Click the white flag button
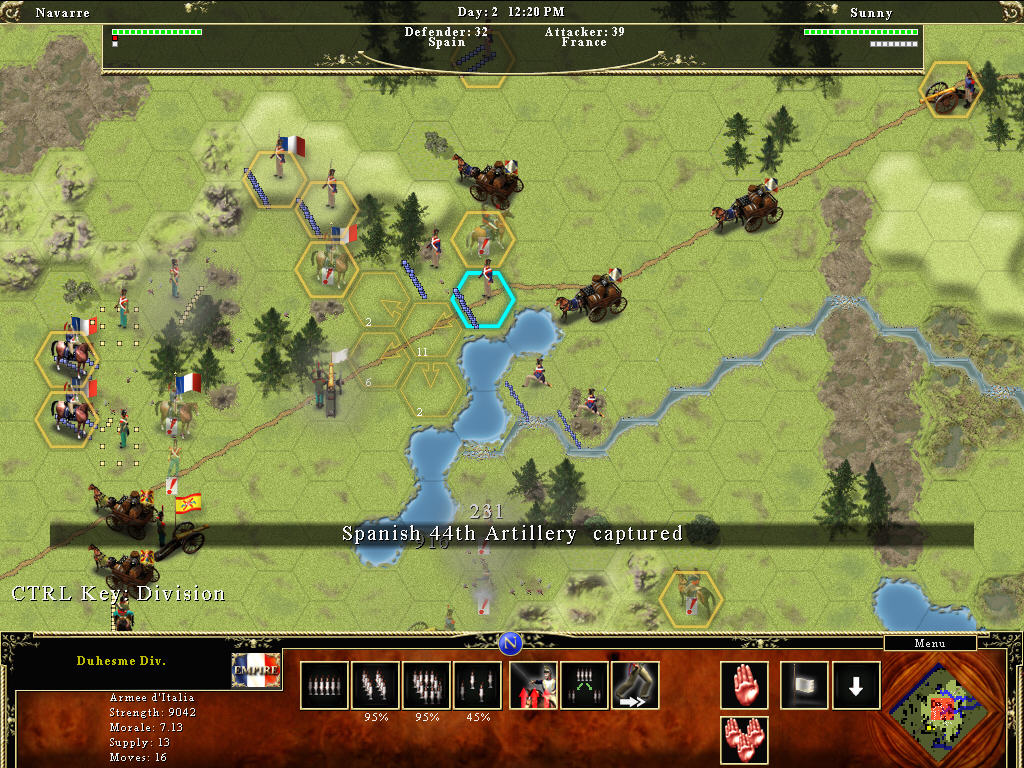Image resolution: width=1024 pixels, height=768 pixels. [x=805, y=685]
